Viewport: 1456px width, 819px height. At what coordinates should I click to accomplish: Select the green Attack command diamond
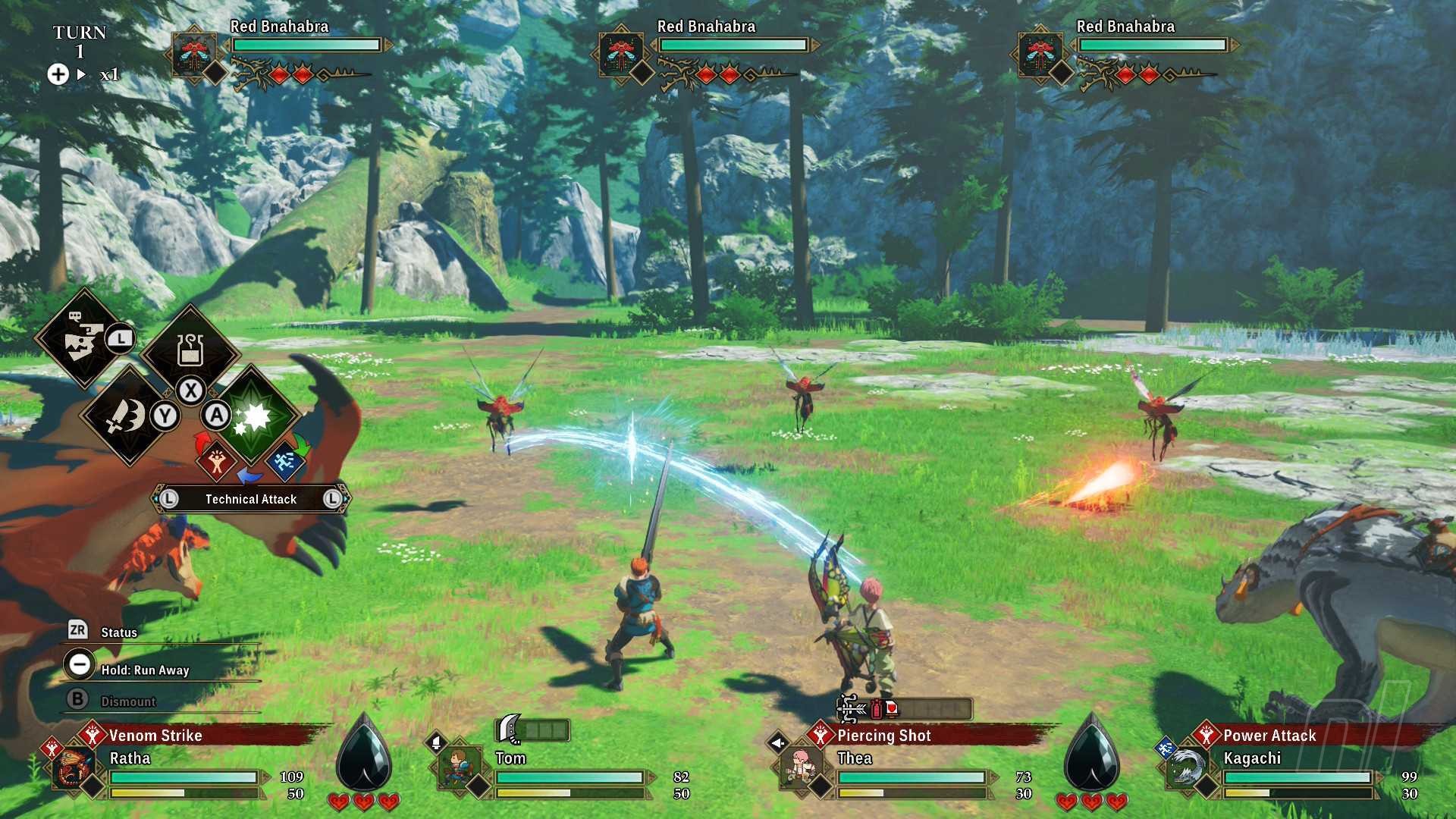255,416
